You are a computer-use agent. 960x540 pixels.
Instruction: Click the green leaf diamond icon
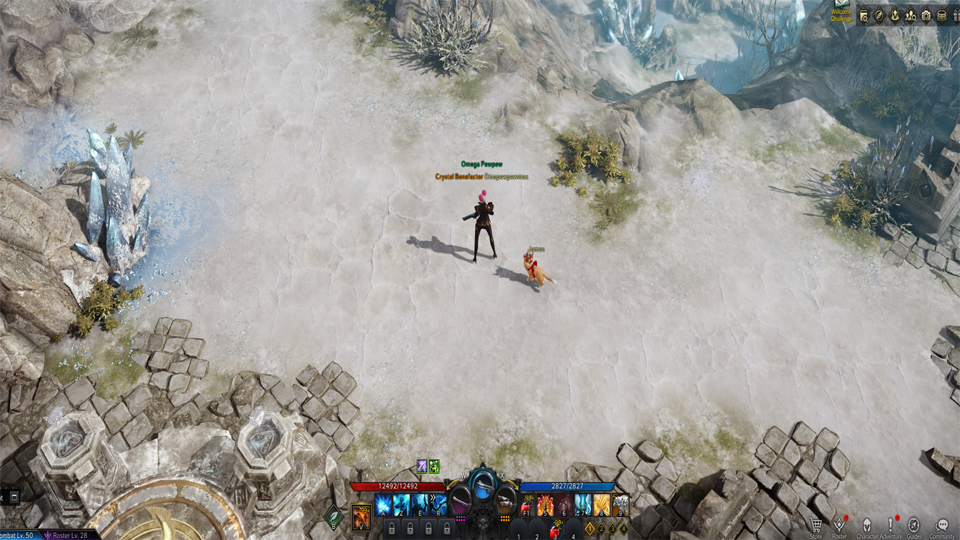click(334, 517)
